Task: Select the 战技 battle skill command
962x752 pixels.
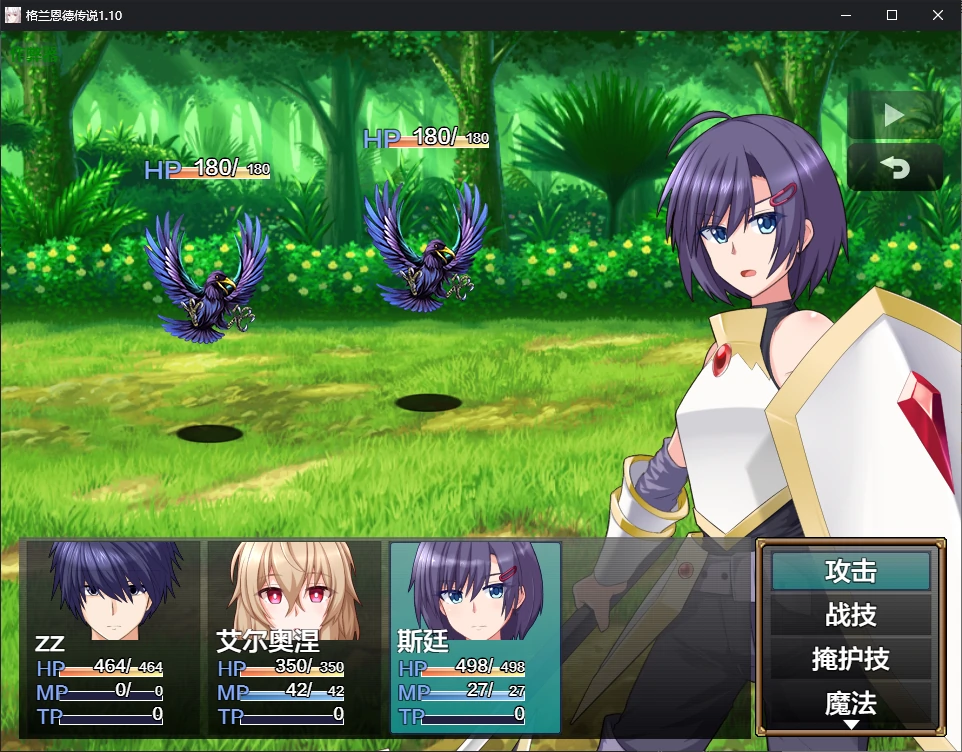Action: click(x=850, y=615)
